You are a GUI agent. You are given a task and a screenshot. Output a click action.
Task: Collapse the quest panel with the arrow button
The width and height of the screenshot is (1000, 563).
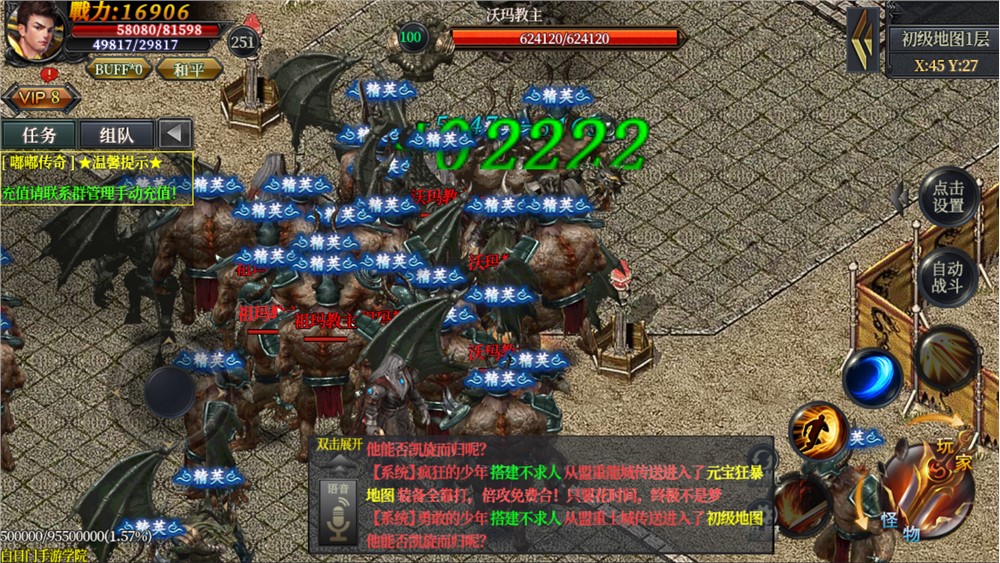click(x=176, y=134)
